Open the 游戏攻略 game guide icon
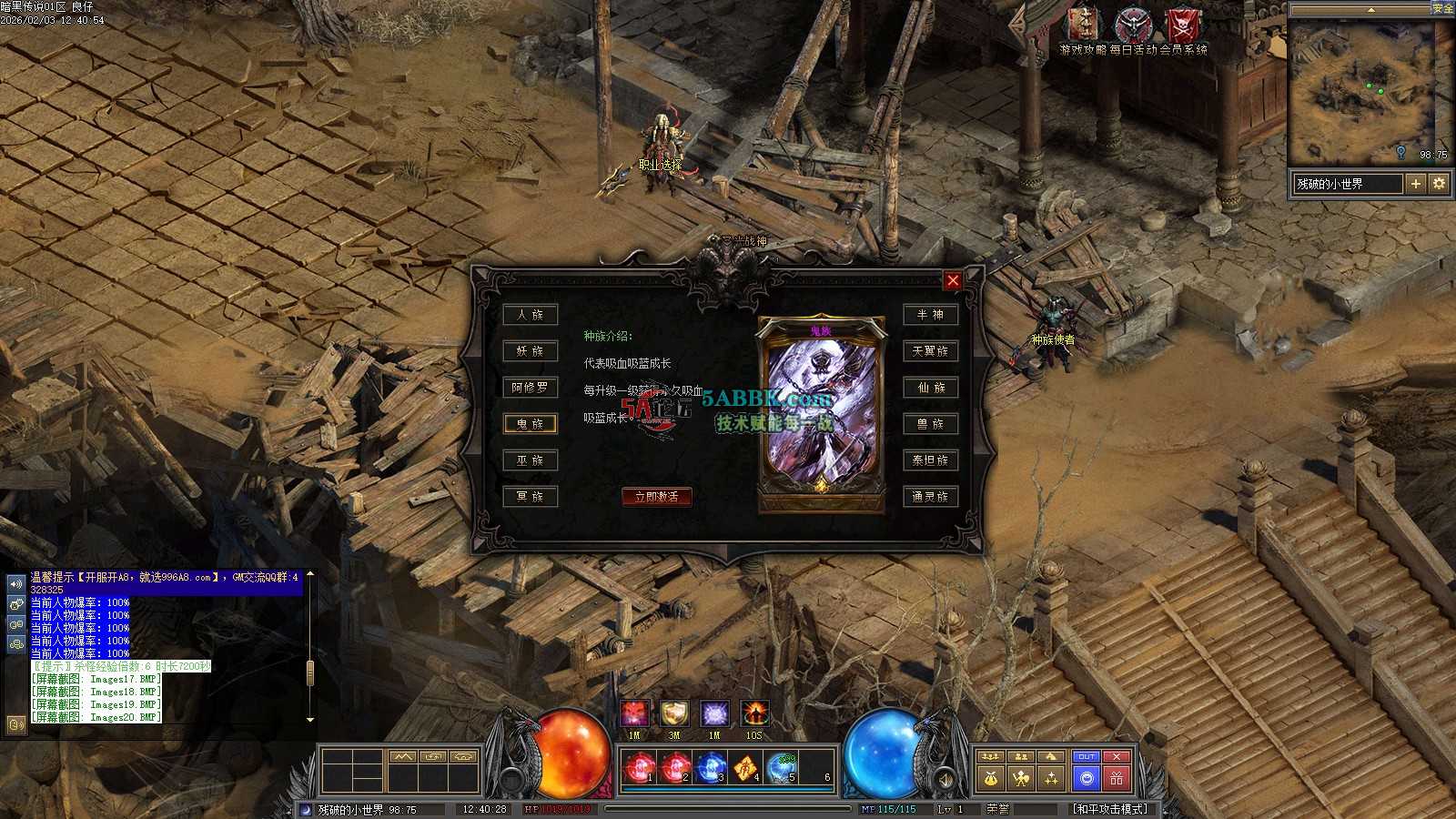This screenshot has height=819, width=1456. [x=1083, y=27]
